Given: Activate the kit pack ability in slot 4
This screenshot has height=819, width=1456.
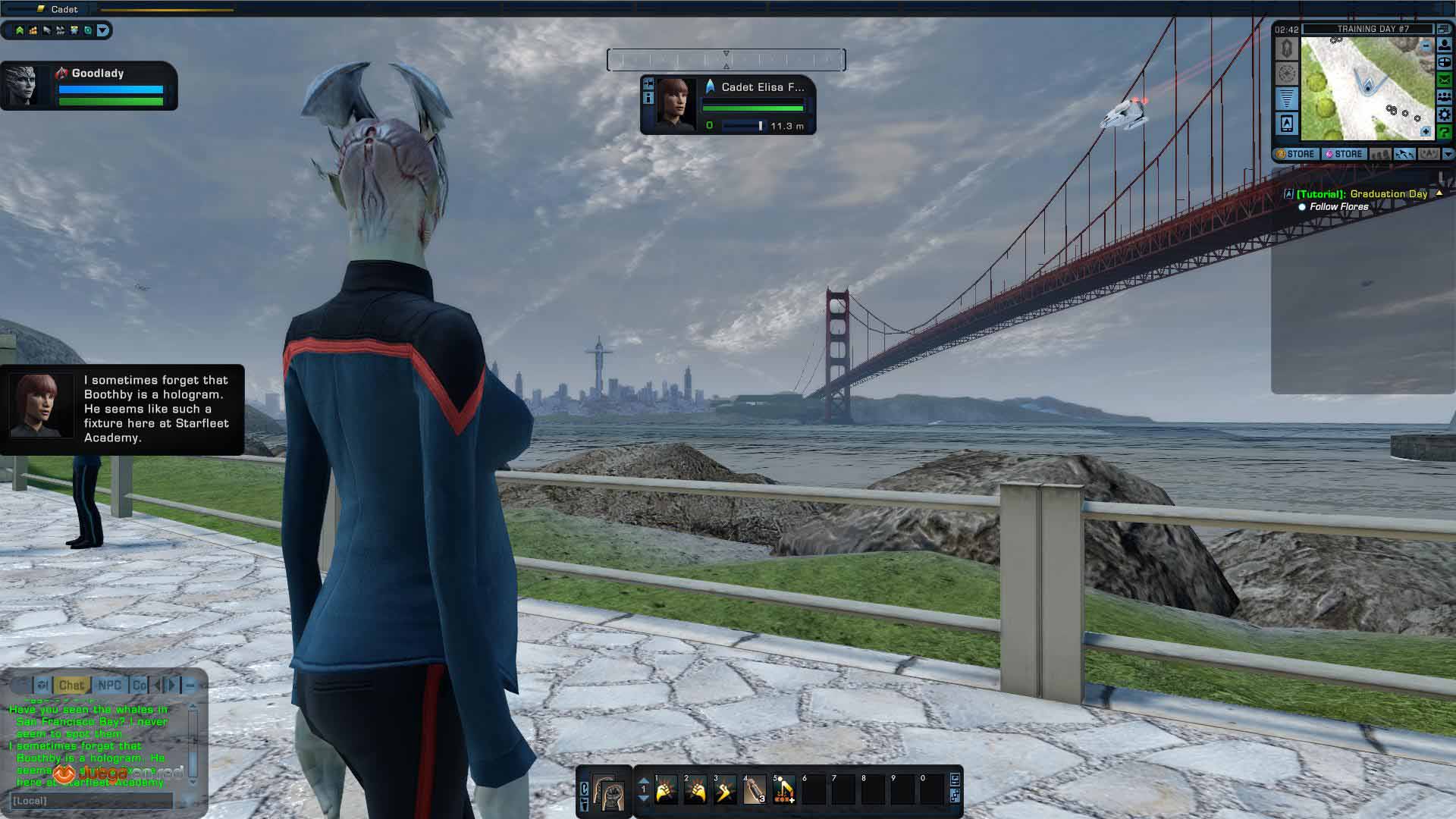Looking at the screenshot, I should click(x=755, y=790).
